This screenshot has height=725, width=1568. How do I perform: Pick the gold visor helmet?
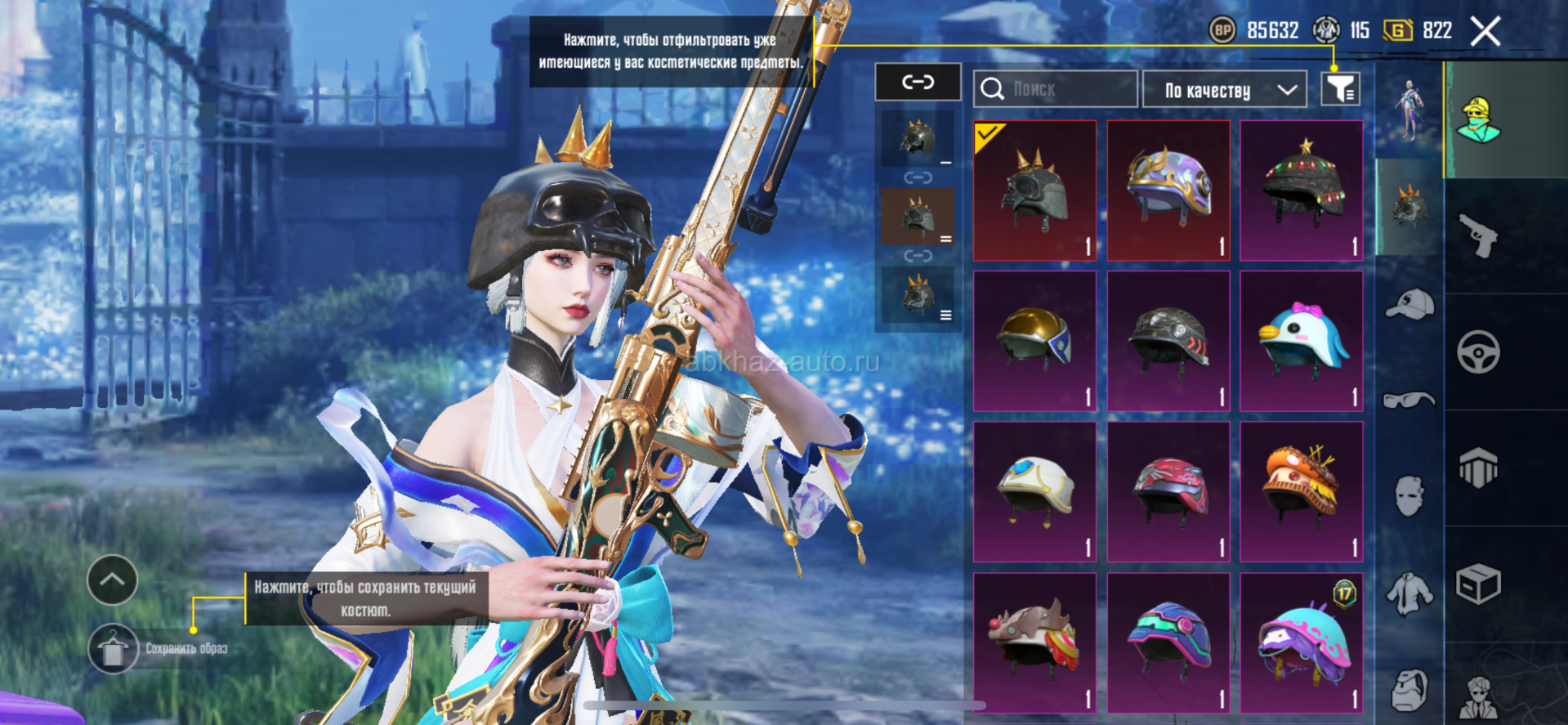1034,341
